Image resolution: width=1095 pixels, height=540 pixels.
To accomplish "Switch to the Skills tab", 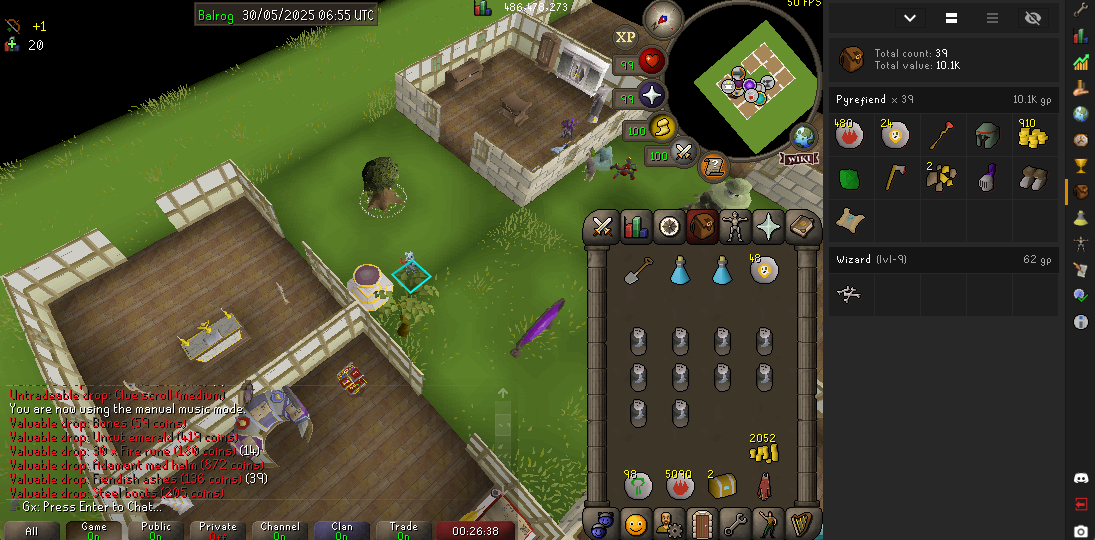I will (636, 228).
